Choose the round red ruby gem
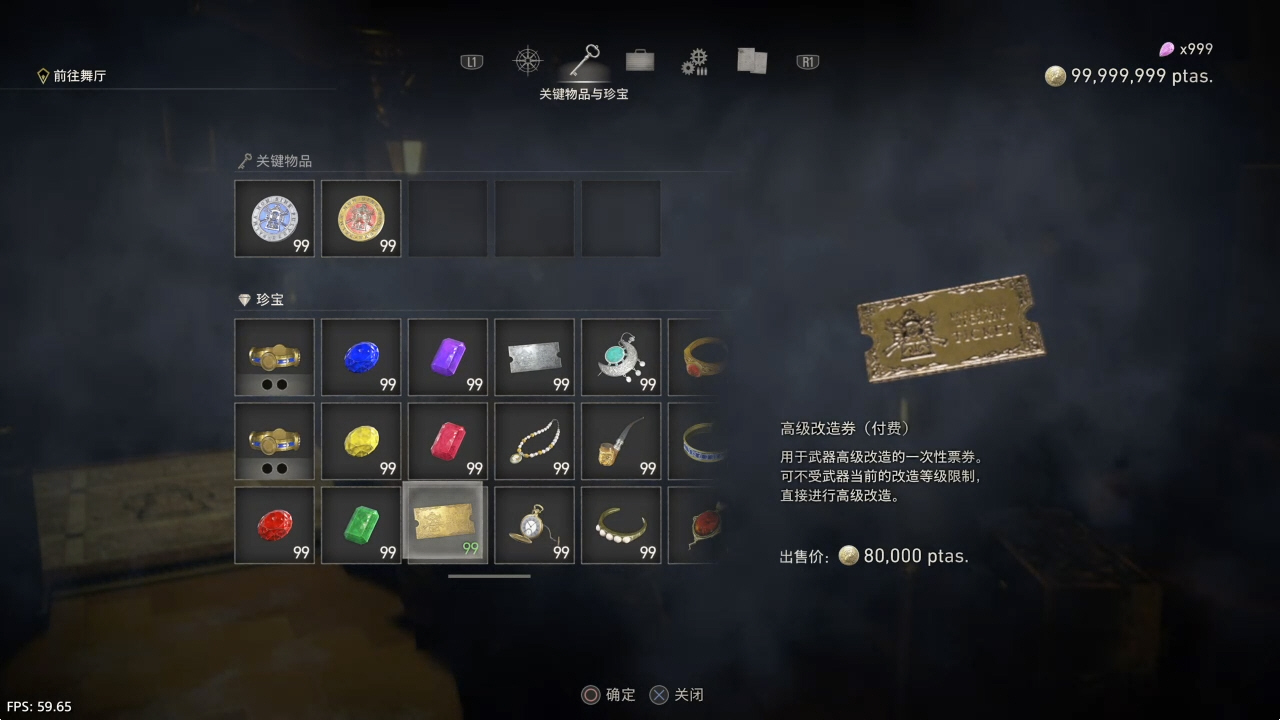Screen dimensions: 1280x720 [x=274, y=525]
